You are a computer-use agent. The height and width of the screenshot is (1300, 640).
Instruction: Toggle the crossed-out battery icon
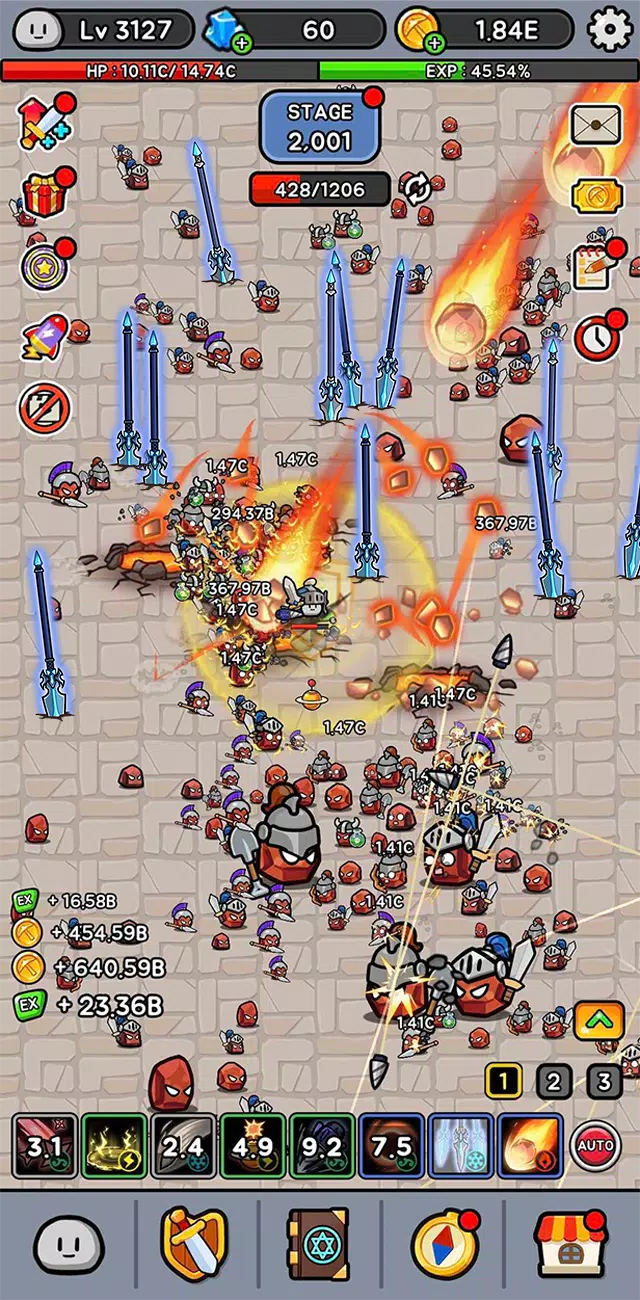point(44,408)
